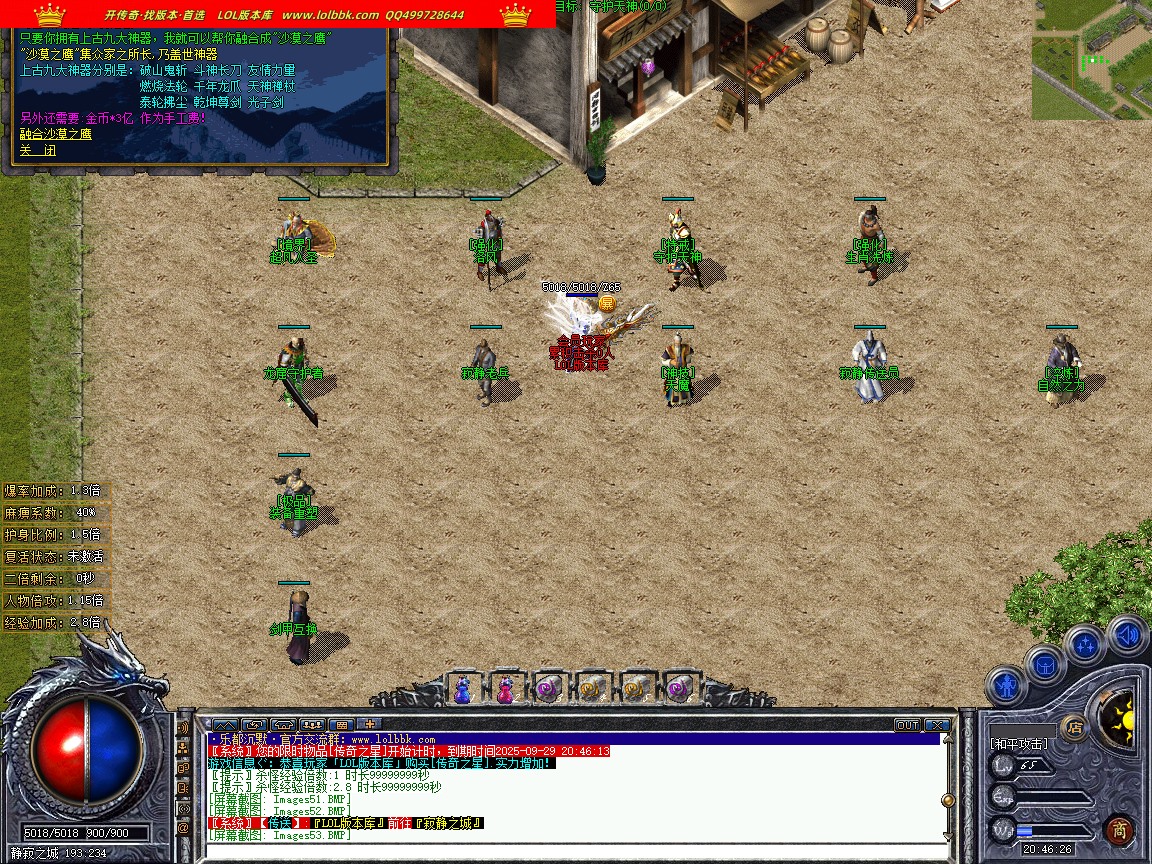Choose the 融合沙漠之鹰 dialogue option
Viewport: 1152px width, 864px height.
click(x=56, y=133)
